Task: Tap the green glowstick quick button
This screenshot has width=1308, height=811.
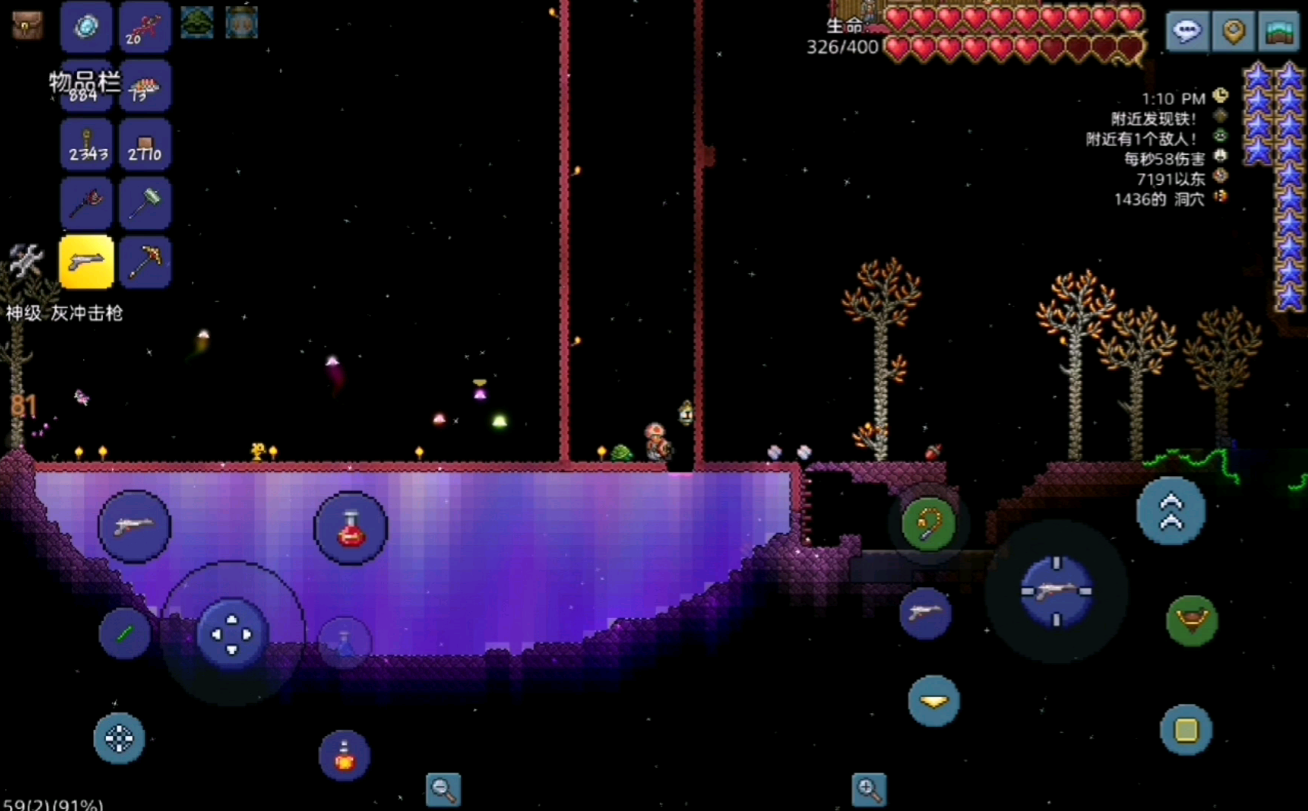Action: point(125,634)
